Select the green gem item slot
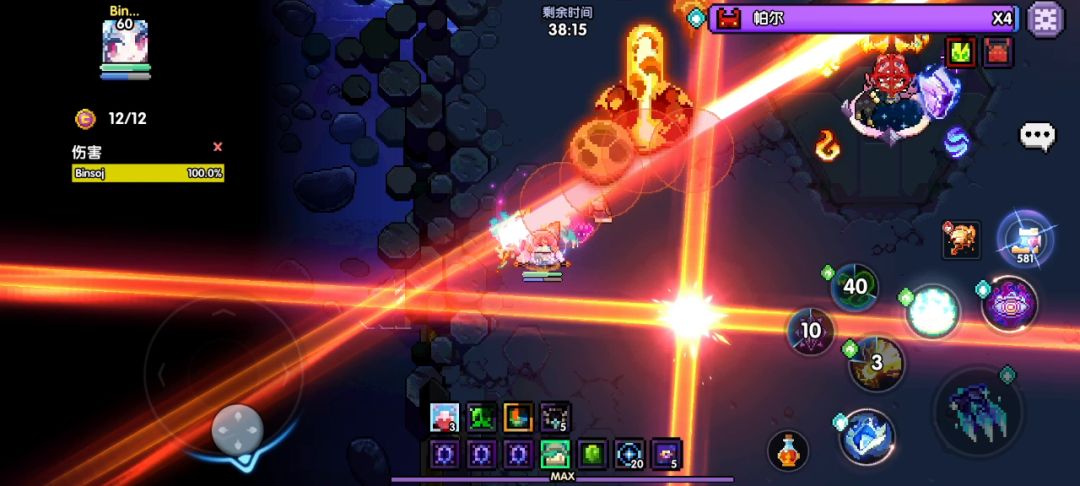Viewport: 1080px width, 486px height. tap(592, 454)
